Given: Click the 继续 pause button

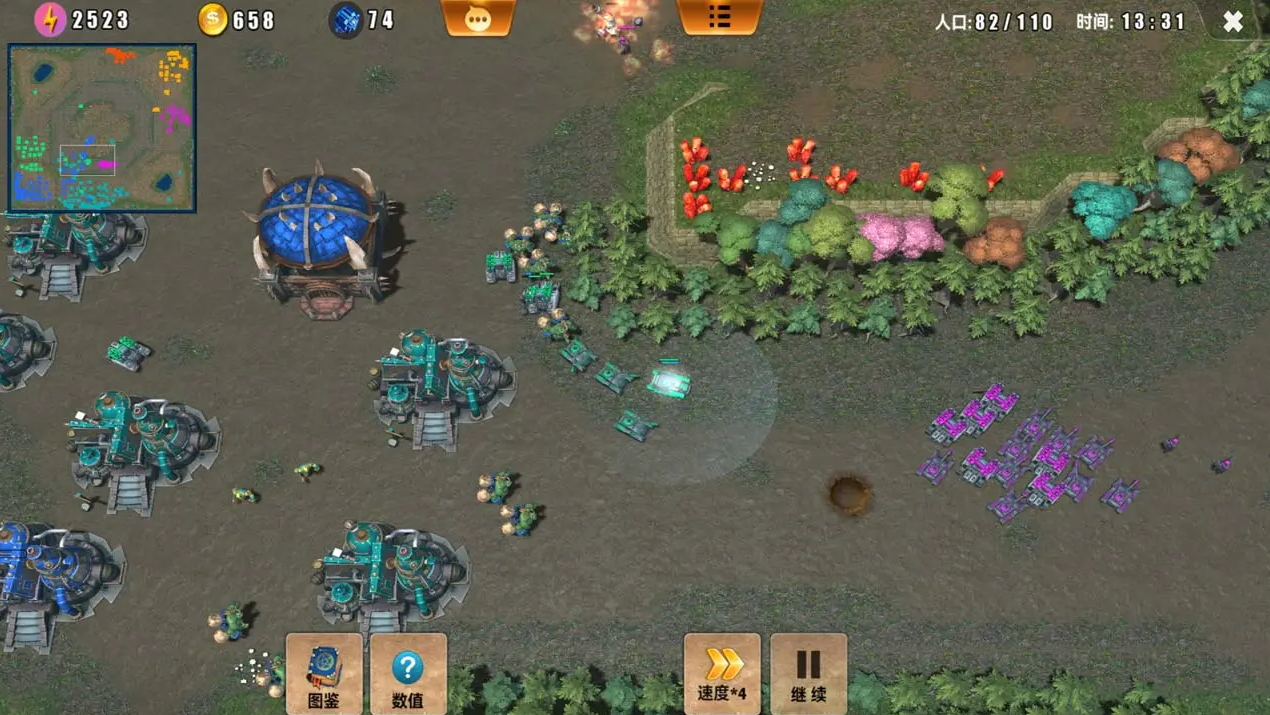Looking at the screenshot, I should coord(808,673).
